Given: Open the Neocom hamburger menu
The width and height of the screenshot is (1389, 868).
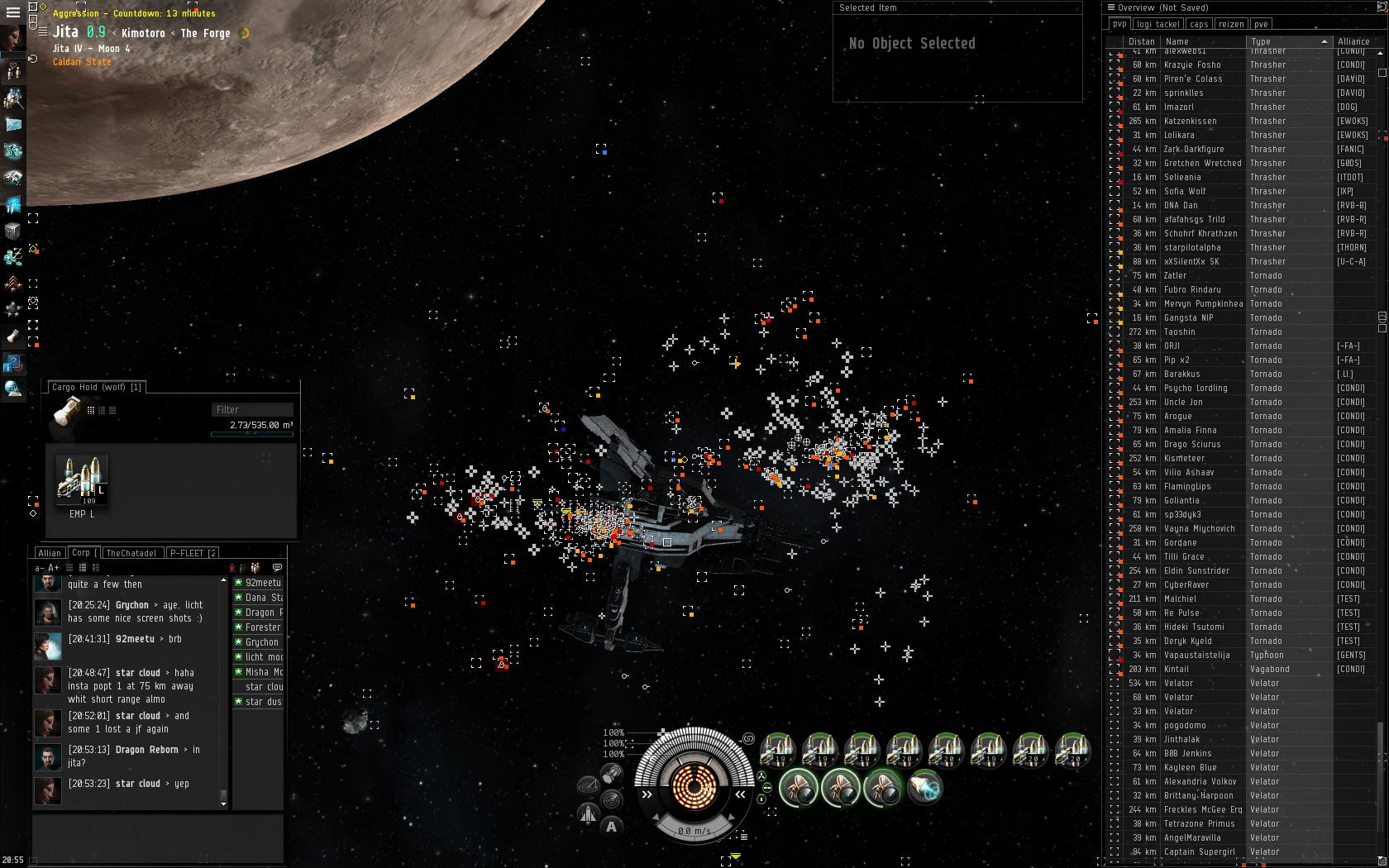Looking at the screenshot, I should pyautogui.click(x=12, y=12).
